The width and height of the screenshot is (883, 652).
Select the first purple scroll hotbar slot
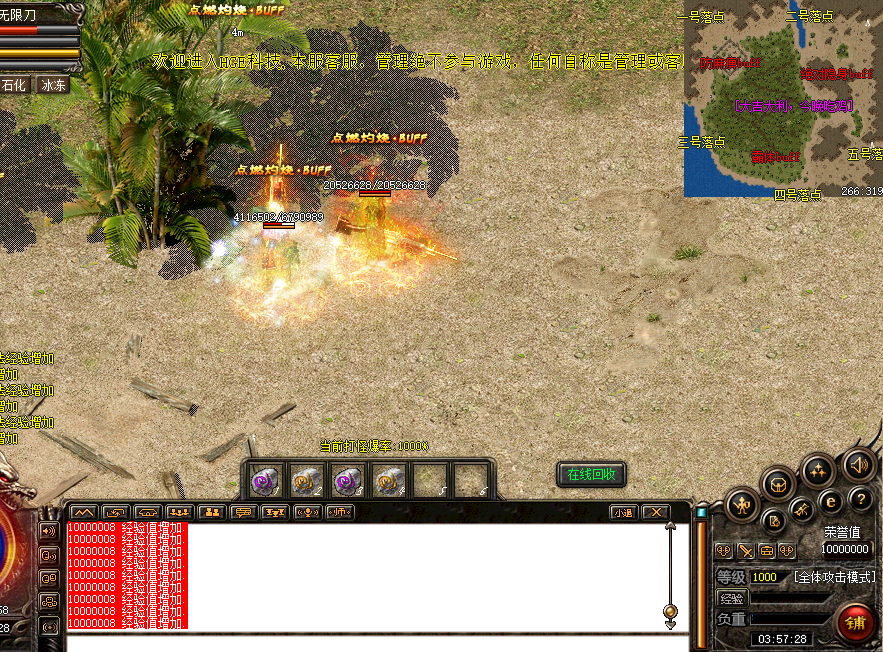pyautogui.click(x=265, y=481)
